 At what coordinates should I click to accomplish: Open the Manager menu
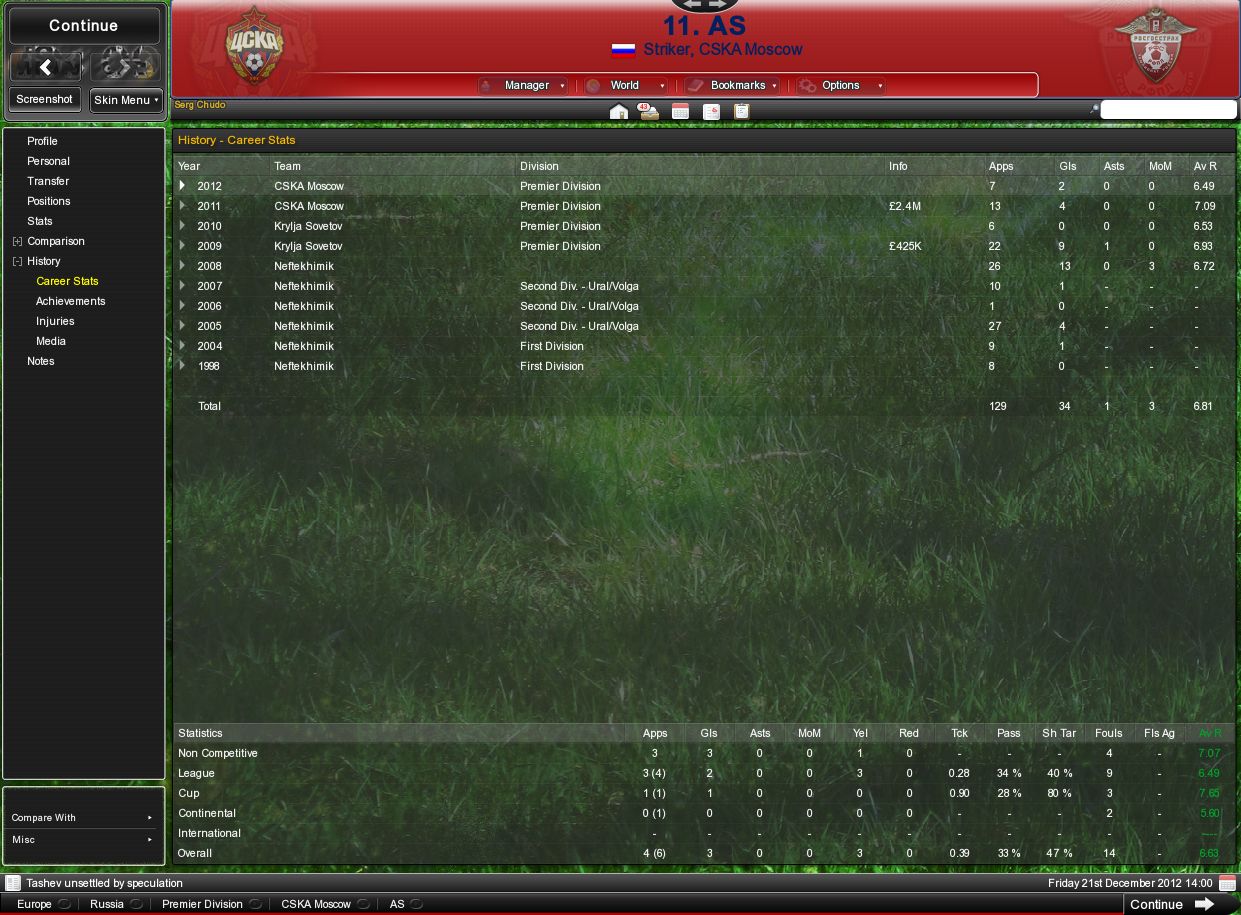tap(526, 86)
